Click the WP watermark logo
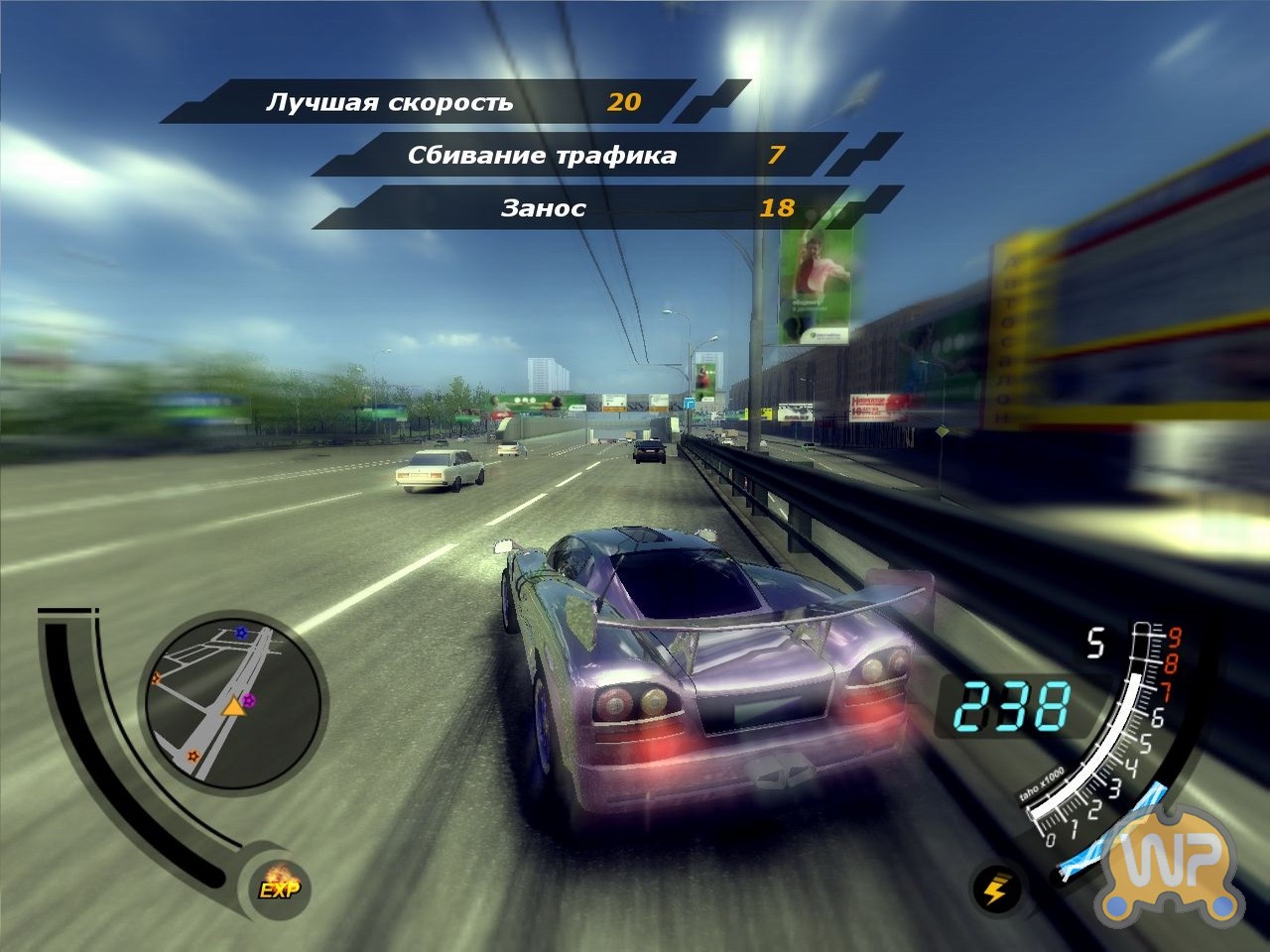1270x952 pixels. pos(1176,865)
